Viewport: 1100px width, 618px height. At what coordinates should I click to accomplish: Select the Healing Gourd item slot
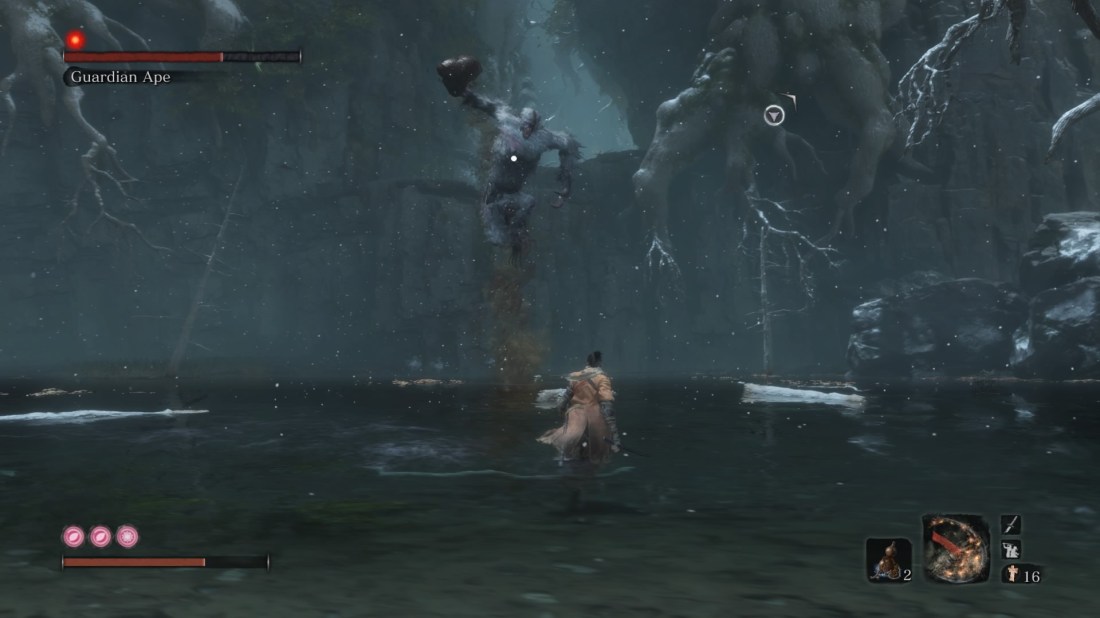coord(887,560)
